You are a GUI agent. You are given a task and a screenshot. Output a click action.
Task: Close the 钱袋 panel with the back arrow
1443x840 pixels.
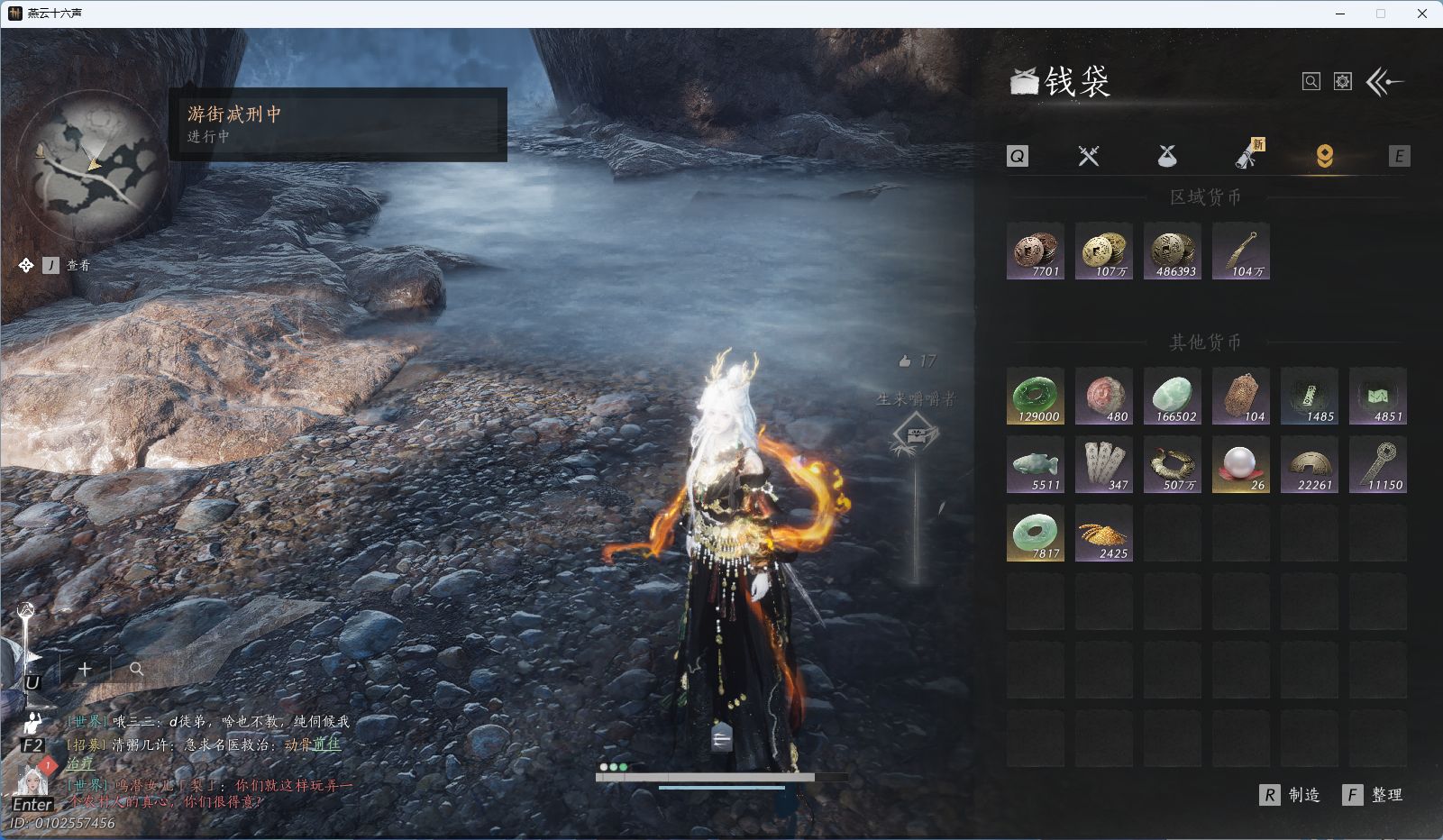[x=1384, y=82]
